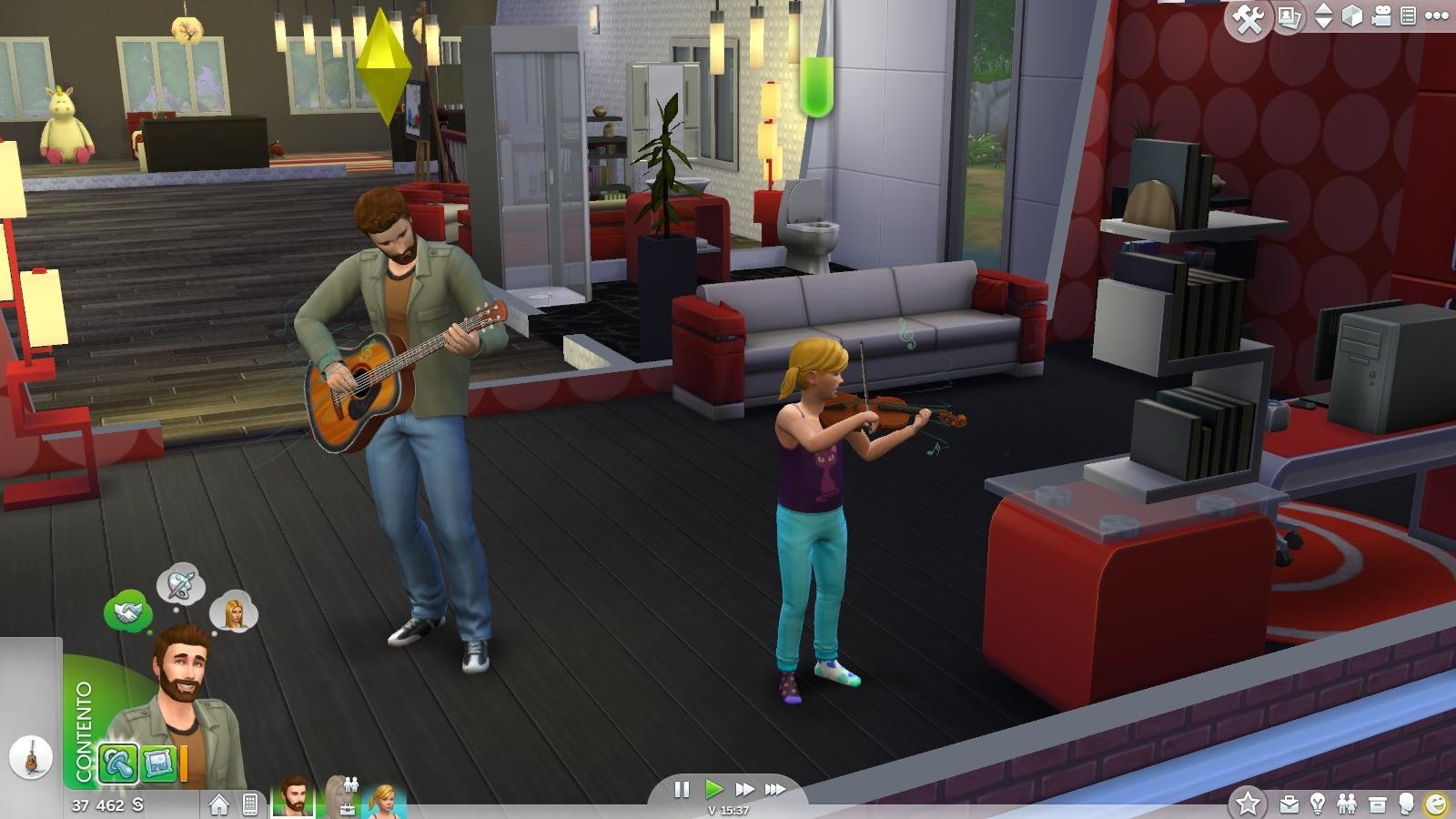Open the camera screenshot controls

click(x=1288, y=15)
